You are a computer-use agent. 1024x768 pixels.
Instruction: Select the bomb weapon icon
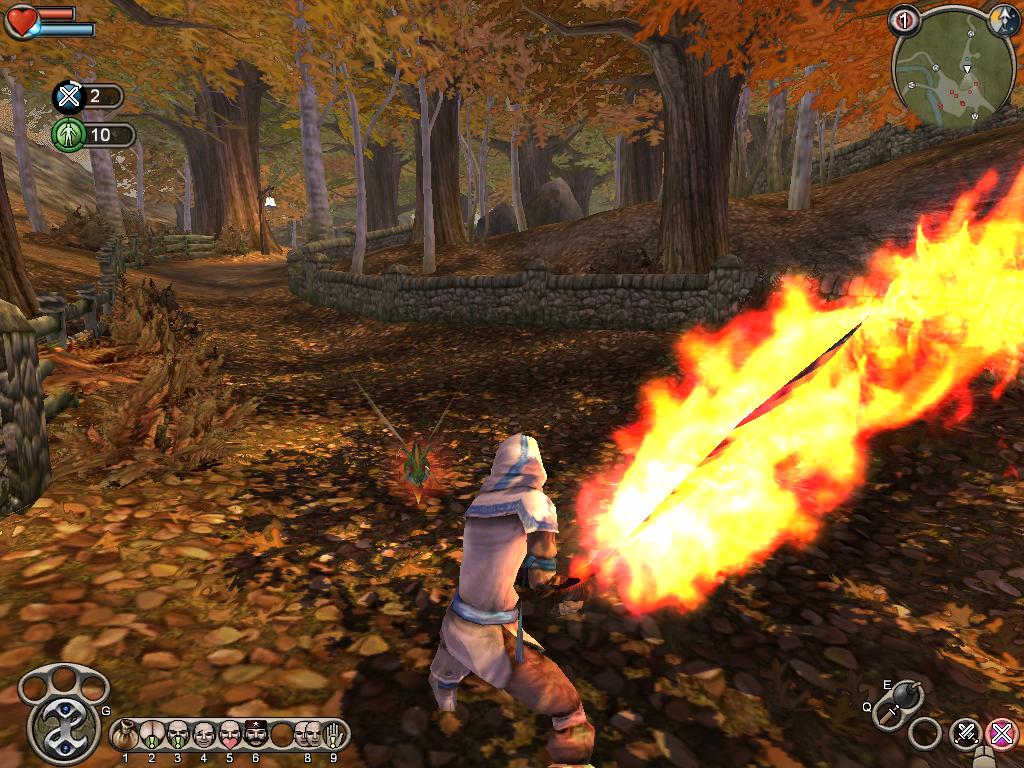pos(909,694)
